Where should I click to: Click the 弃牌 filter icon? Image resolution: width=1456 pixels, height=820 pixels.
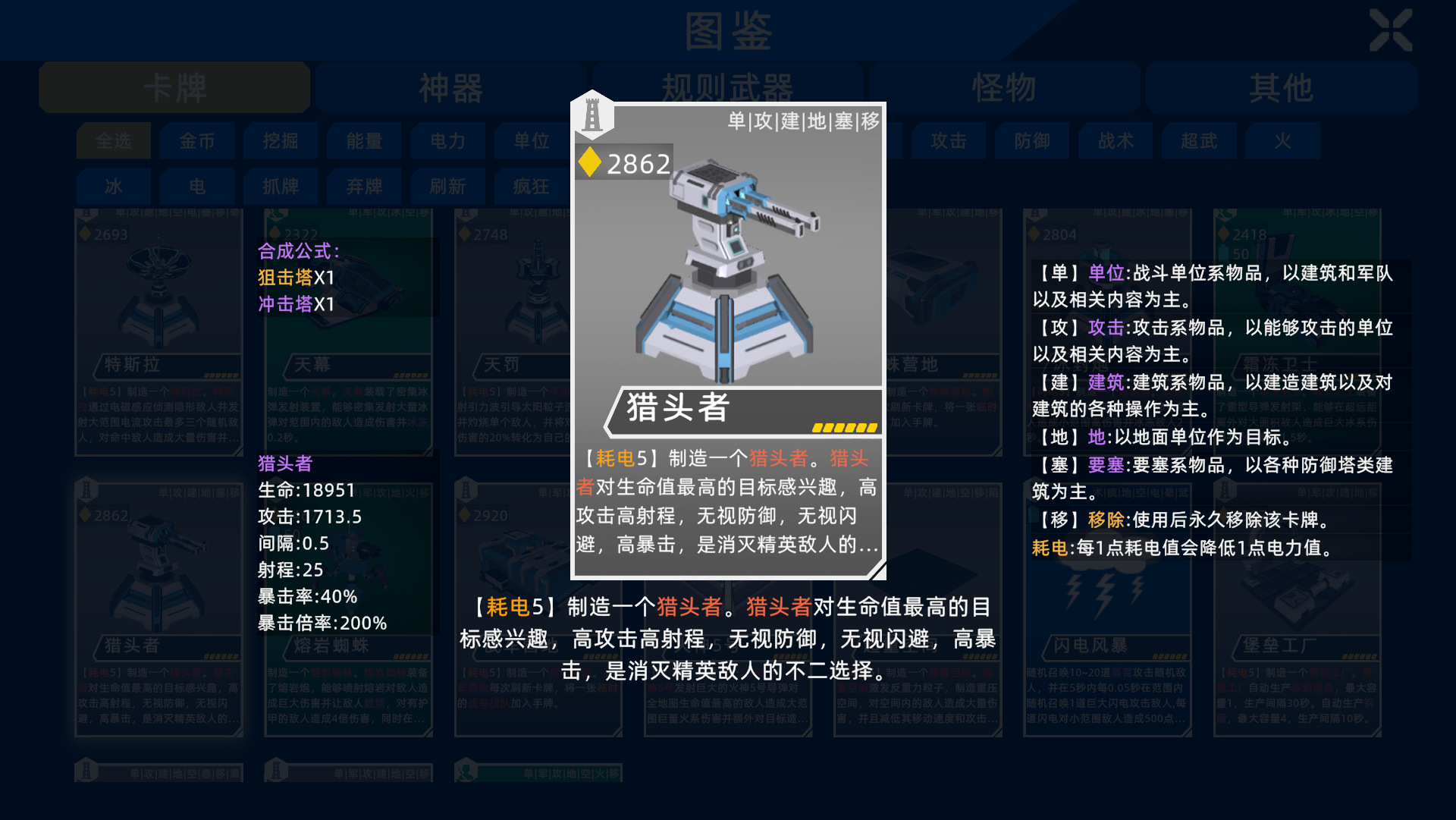pyautogui.click(x=364, y=186)
